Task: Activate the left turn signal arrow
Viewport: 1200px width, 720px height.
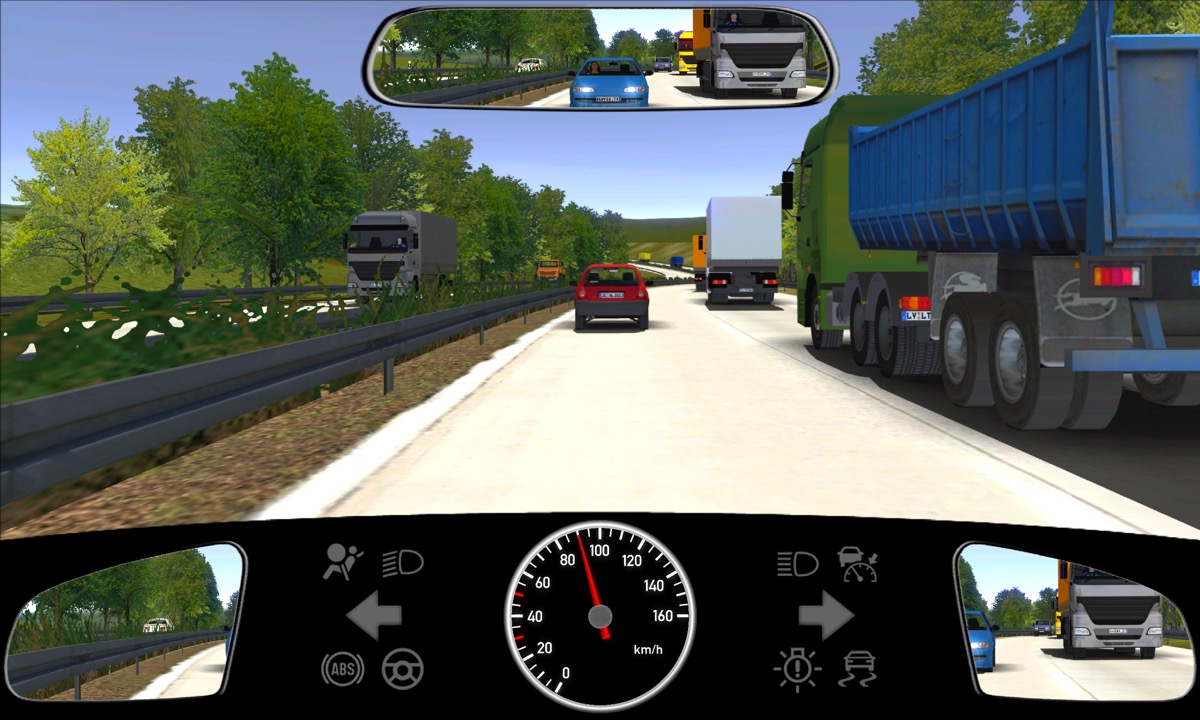Action: 374,615
